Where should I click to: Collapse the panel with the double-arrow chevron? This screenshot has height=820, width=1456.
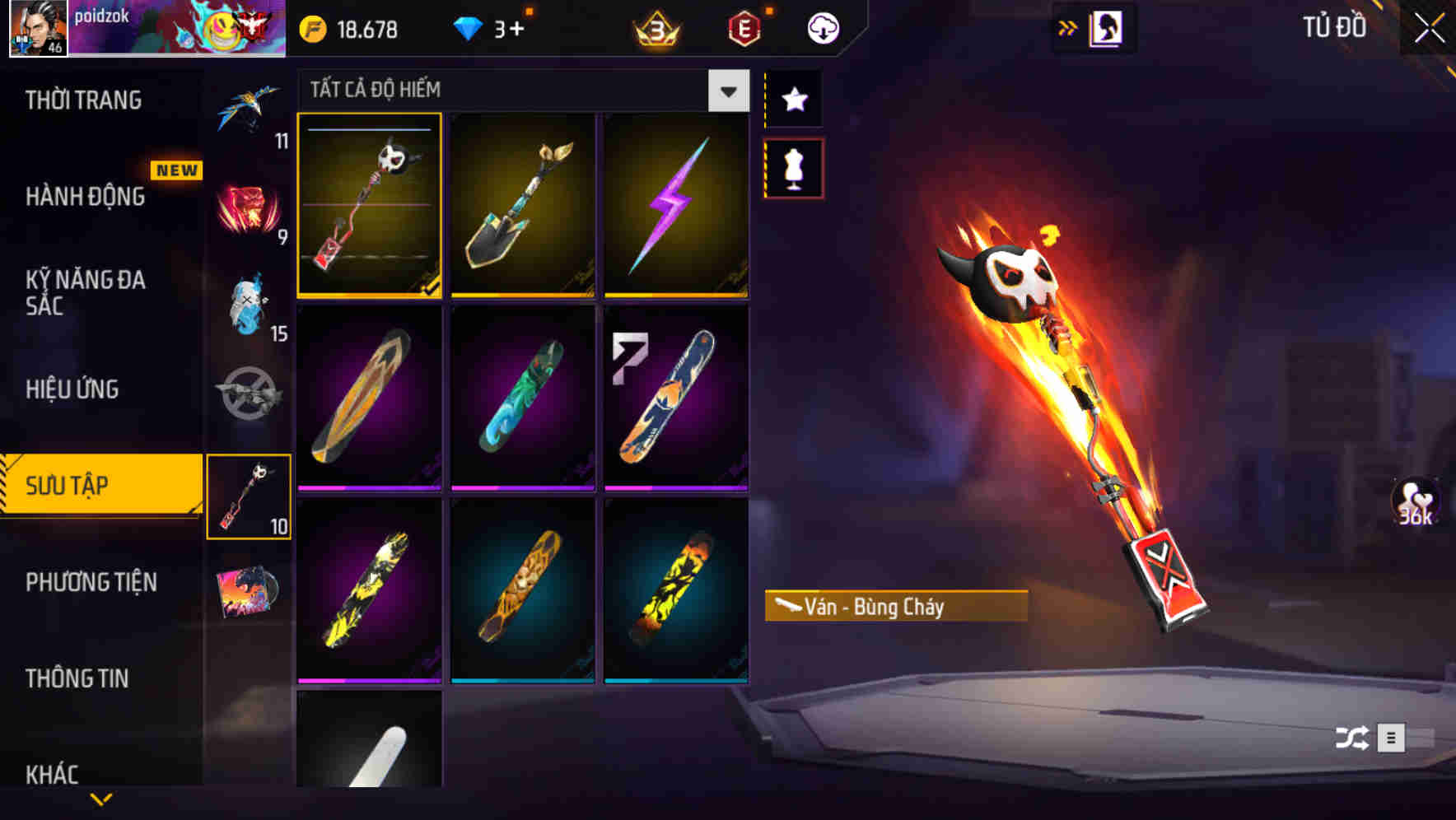[x=1068, y=26]
